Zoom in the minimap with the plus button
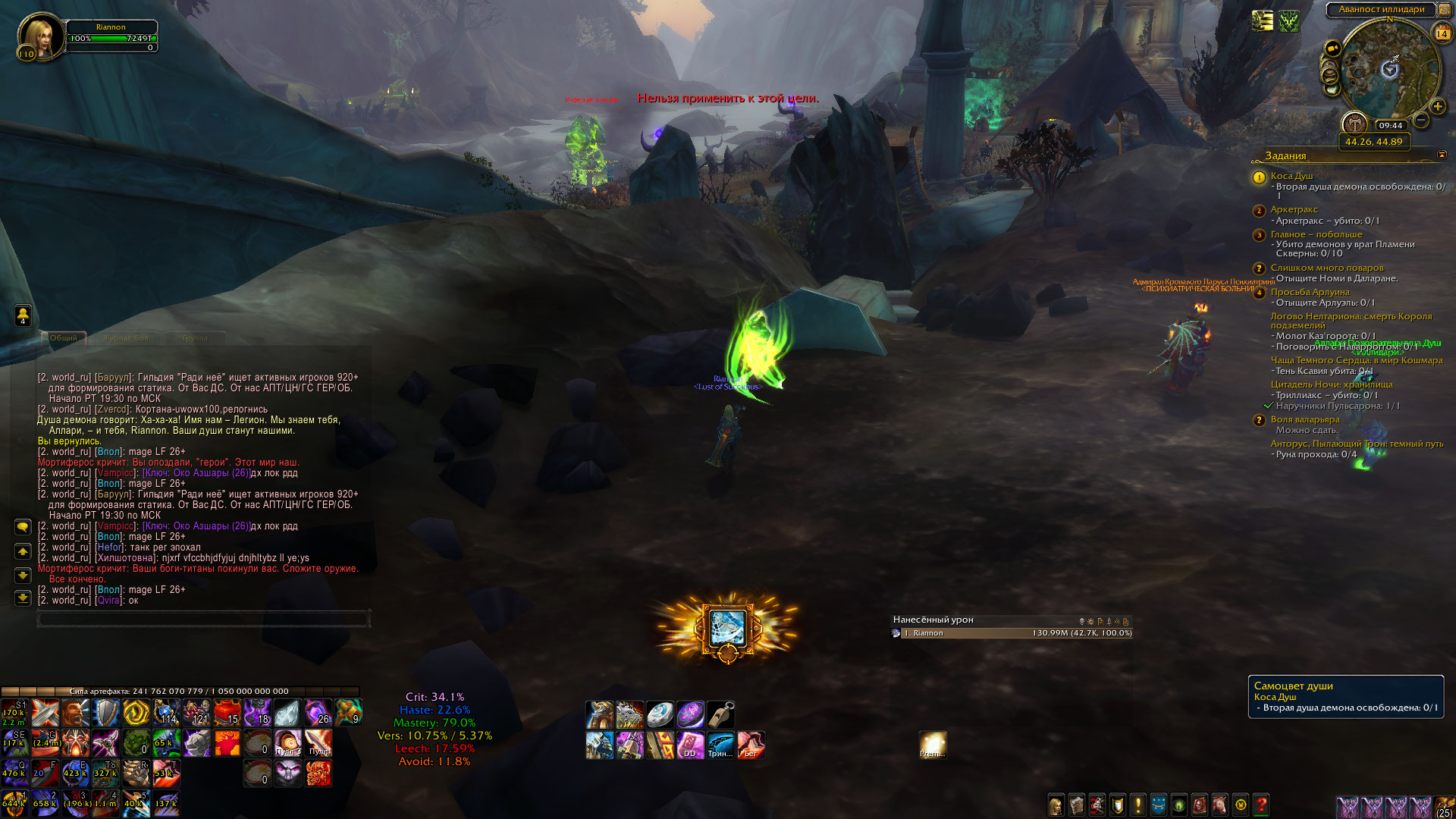The height and width of the screenshot is (819, 1456). click(x=1438, y=107)
